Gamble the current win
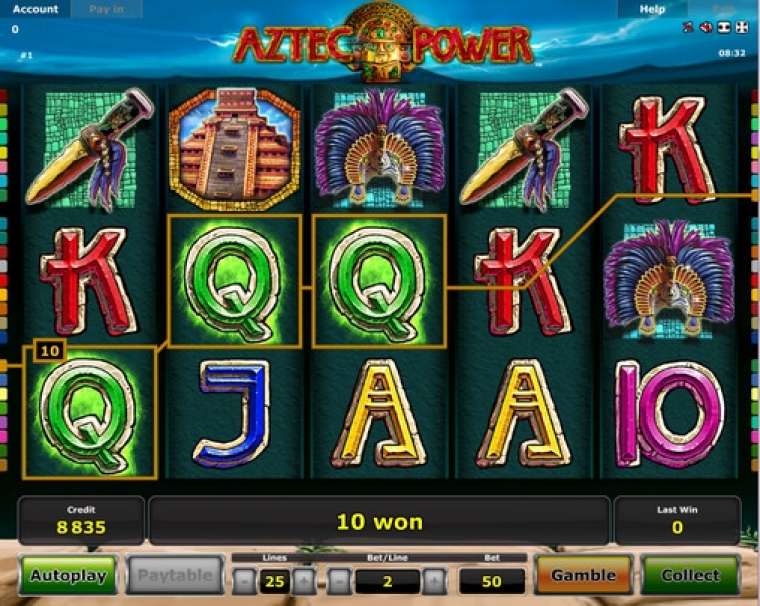The image size is (760, 606). [583, 576]
